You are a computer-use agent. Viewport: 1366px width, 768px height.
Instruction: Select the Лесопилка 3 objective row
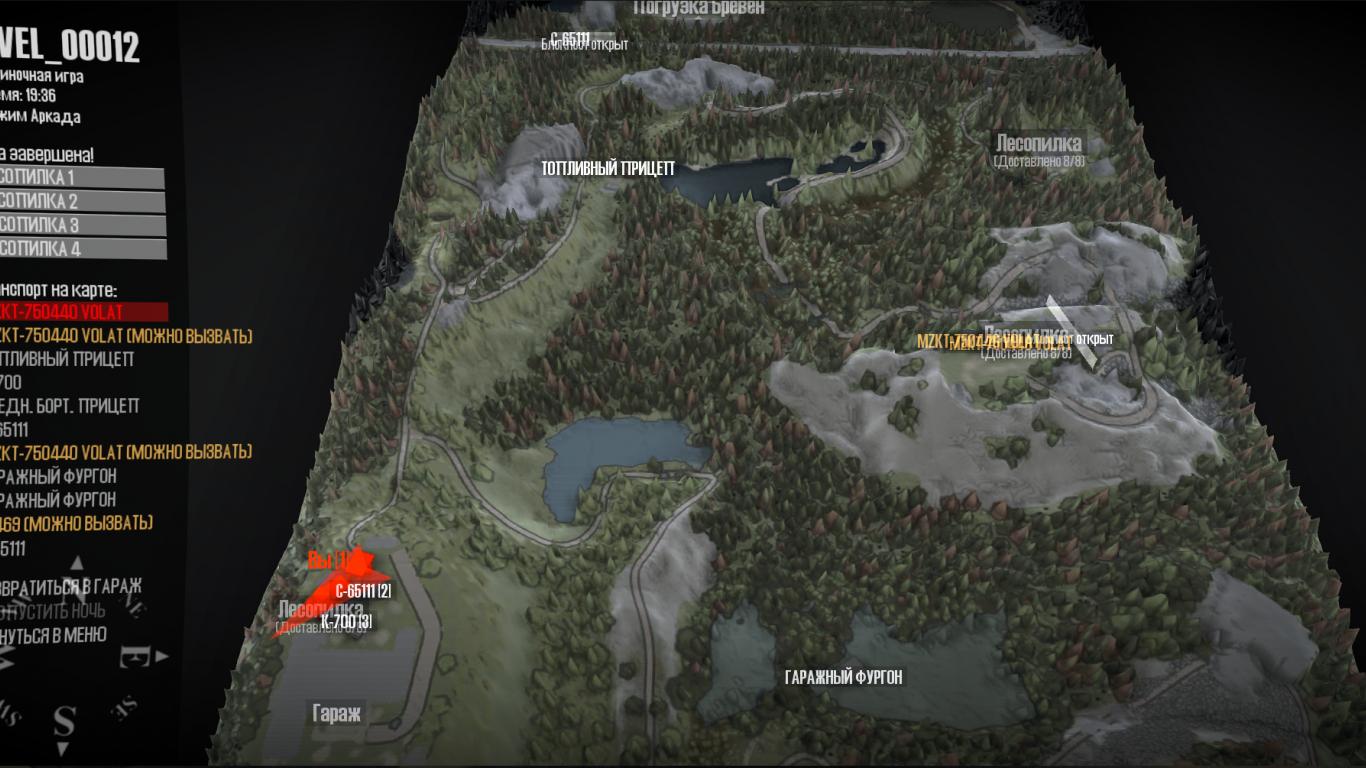point(80,225)
